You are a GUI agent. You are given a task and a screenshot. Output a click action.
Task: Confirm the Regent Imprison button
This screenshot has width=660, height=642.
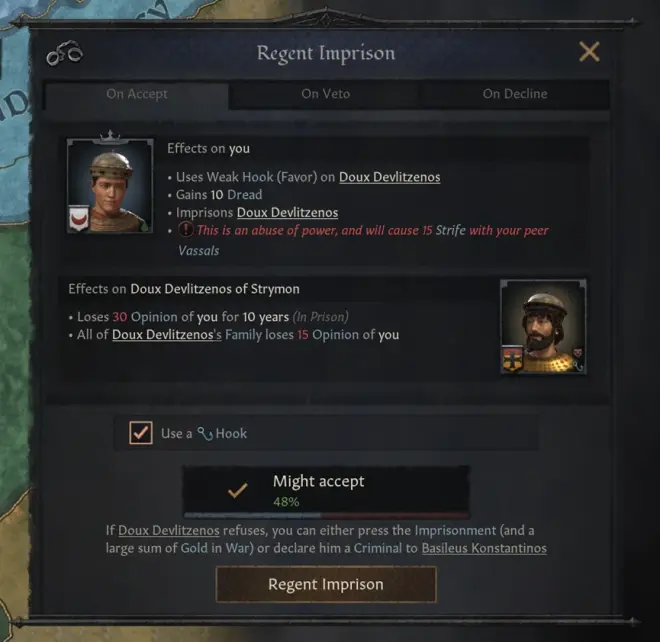coord(326,584)
